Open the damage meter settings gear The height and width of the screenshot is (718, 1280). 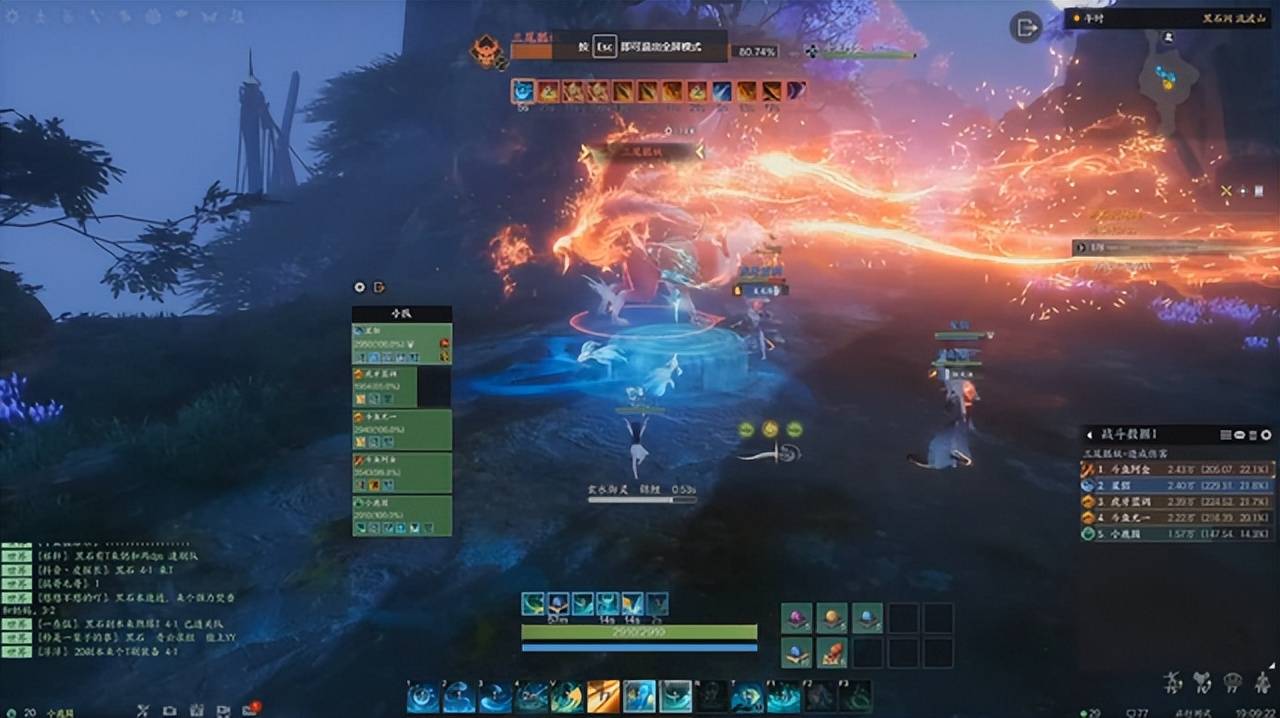1266,435
